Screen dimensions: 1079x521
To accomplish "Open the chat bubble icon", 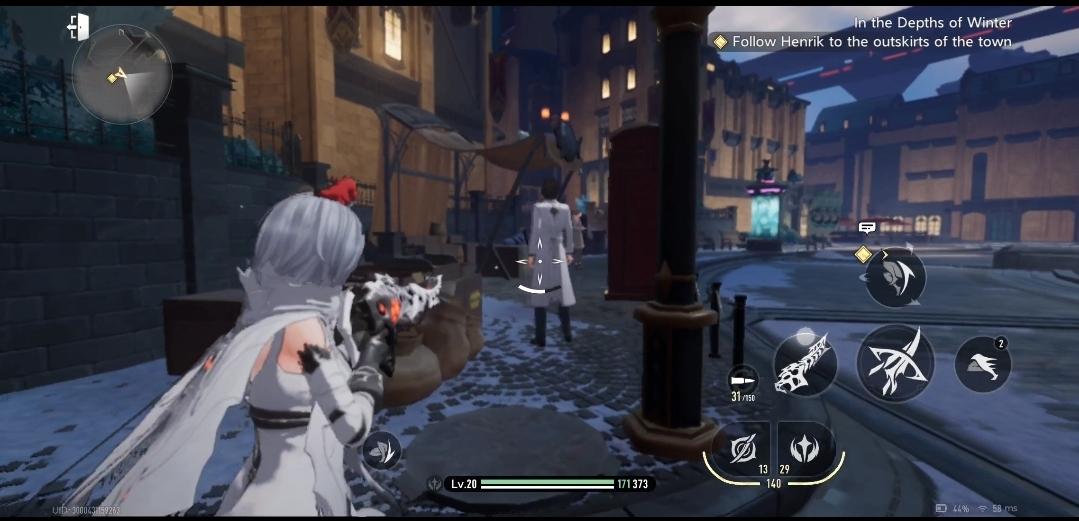I will [x=867, y=228].
